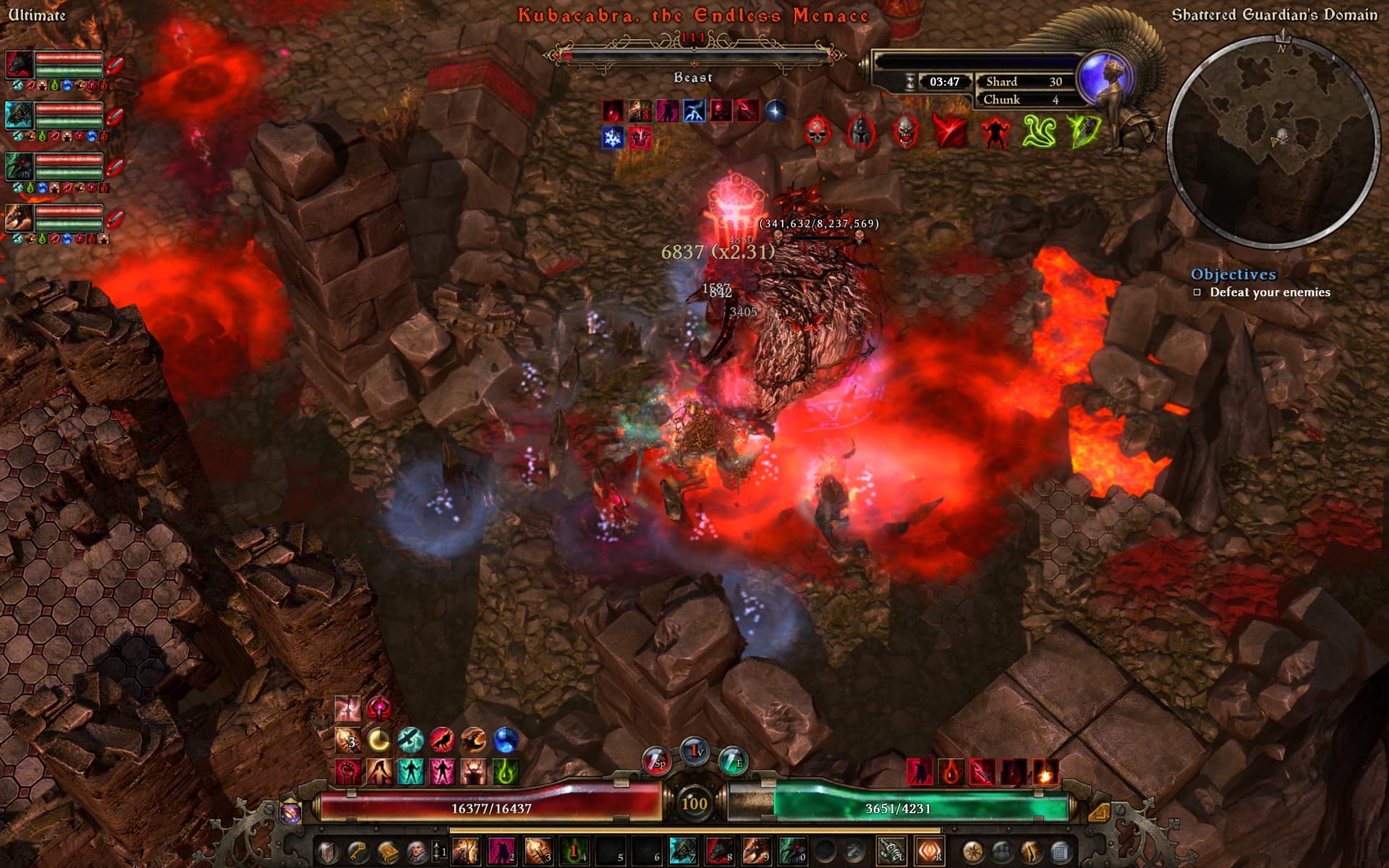Activate the pink silhouette skill in slot 2
This screenshot has width=1389, height=868.
[501, 851]
